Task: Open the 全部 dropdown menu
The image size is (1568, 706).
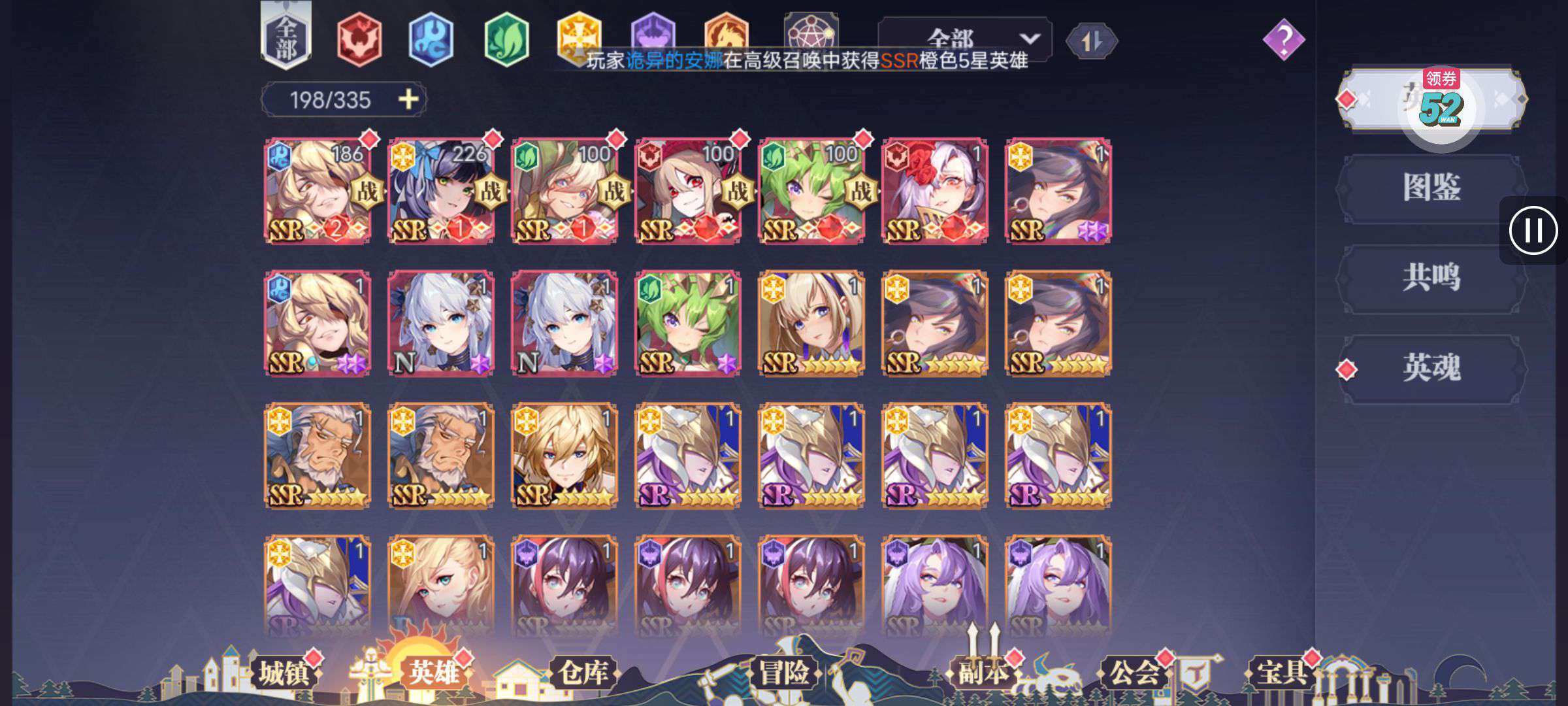Action: (x=967, y=39)
